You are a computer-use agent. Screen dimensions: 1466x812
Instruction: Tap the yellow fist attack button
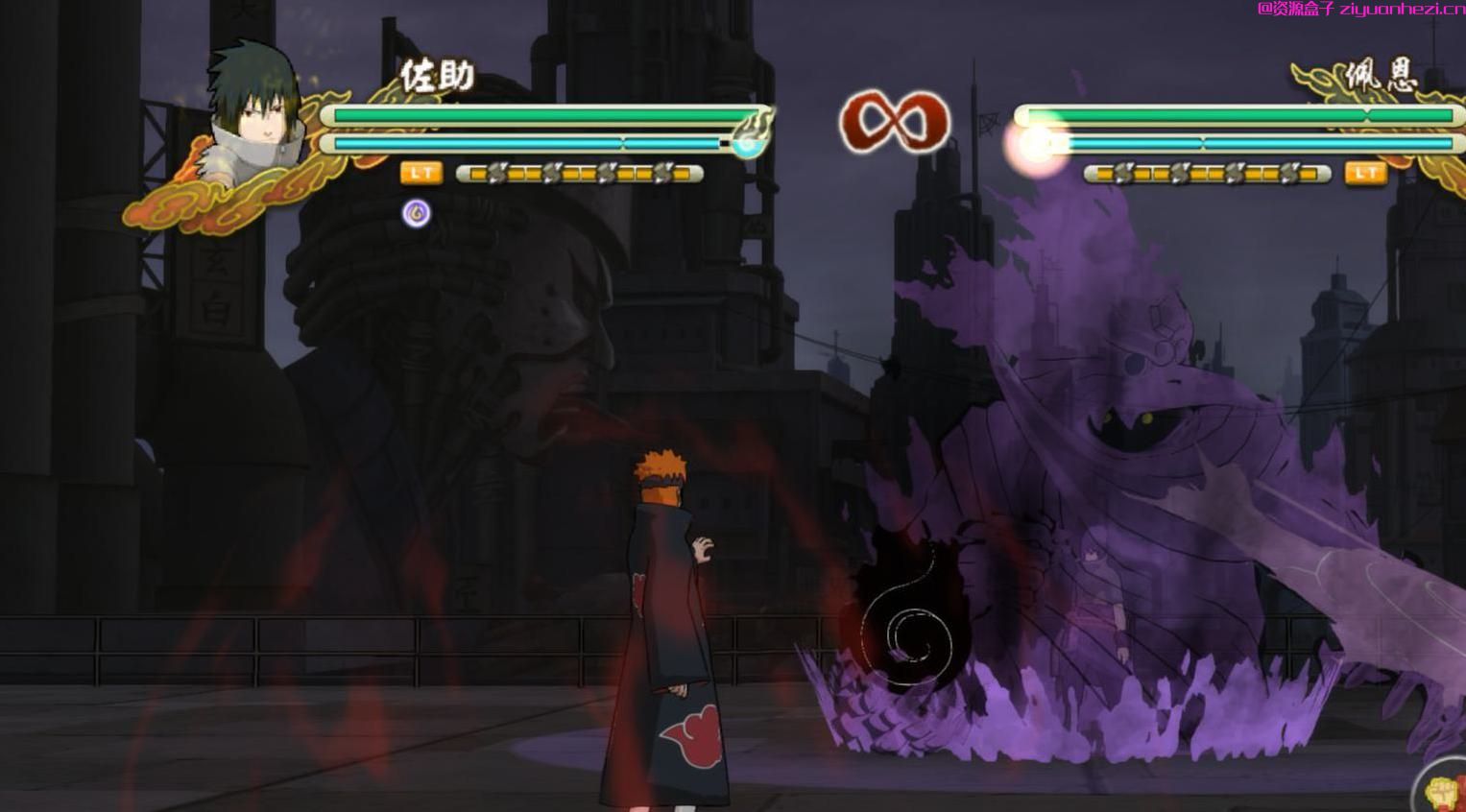coord(1443,791)
